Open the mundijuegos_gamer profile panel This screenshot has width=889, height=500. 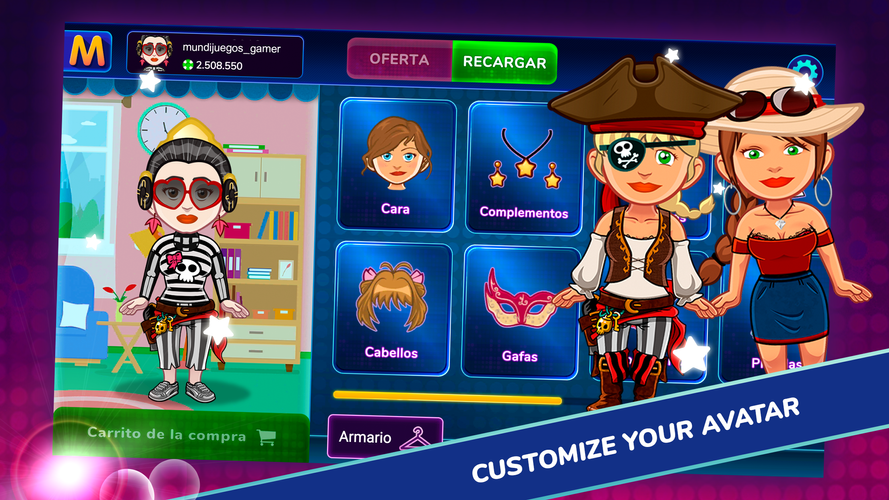(x=215, y=55)
